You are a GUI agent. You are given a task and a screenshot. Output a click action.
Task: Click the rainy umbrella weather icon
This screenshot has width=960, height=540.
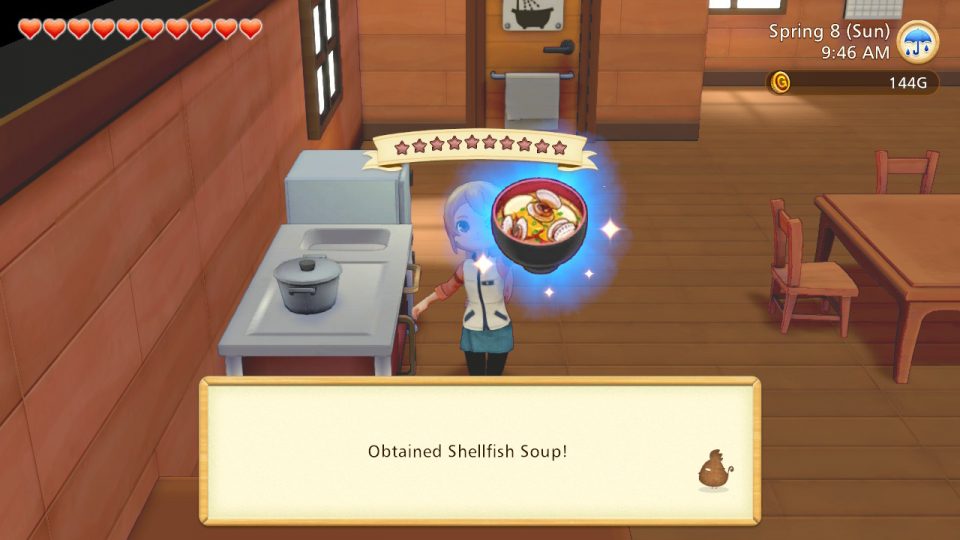tap(917, 41)
